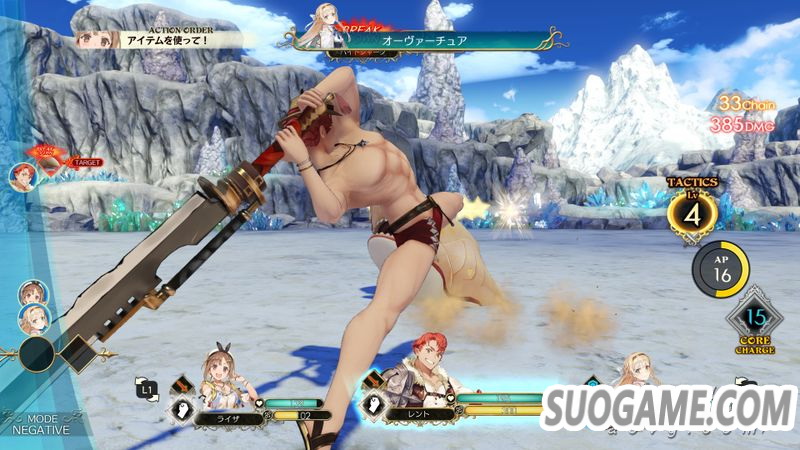Image resolution: width=800 pixels, height=450 pixels.
Task: Click the Tactics level 4 emblem
Action: [x=692, y=213]
